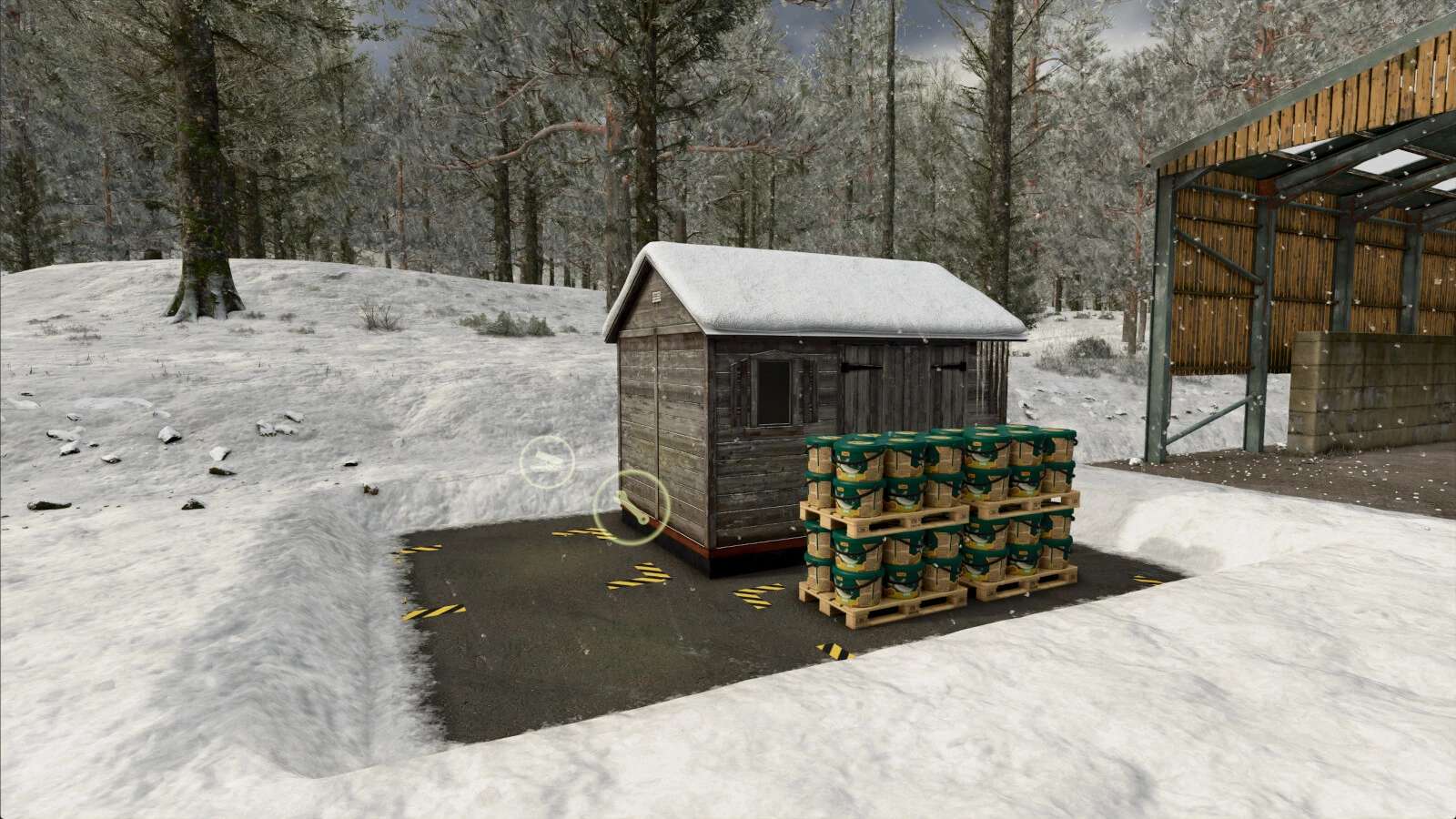1456x819 pixels.
Task: Select the faded wood planks marker icon
Action: pos(547,462)
